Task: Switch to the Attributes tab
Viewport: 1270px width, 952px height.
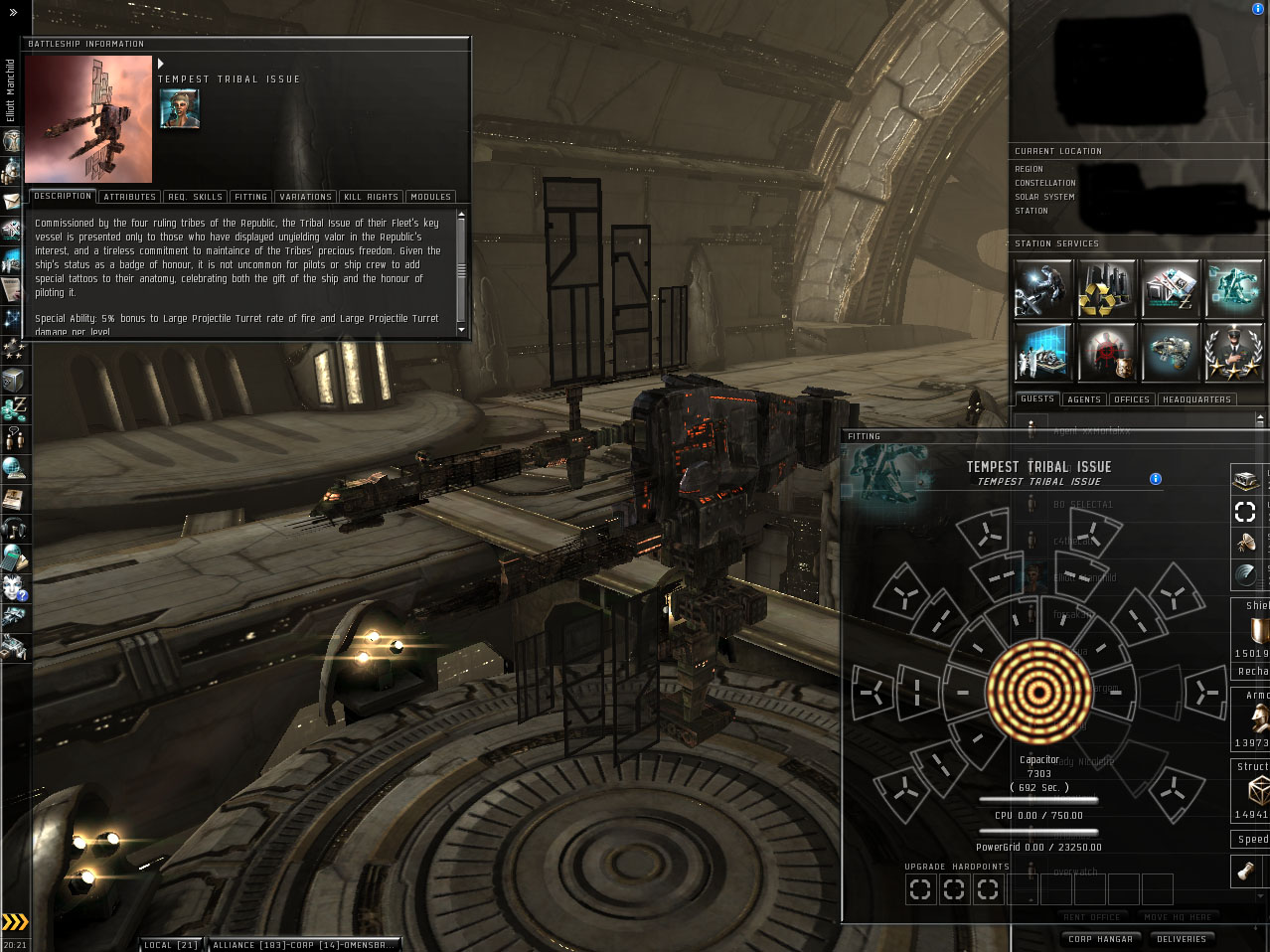Action: pyautogui.click(x=129, y=197)
